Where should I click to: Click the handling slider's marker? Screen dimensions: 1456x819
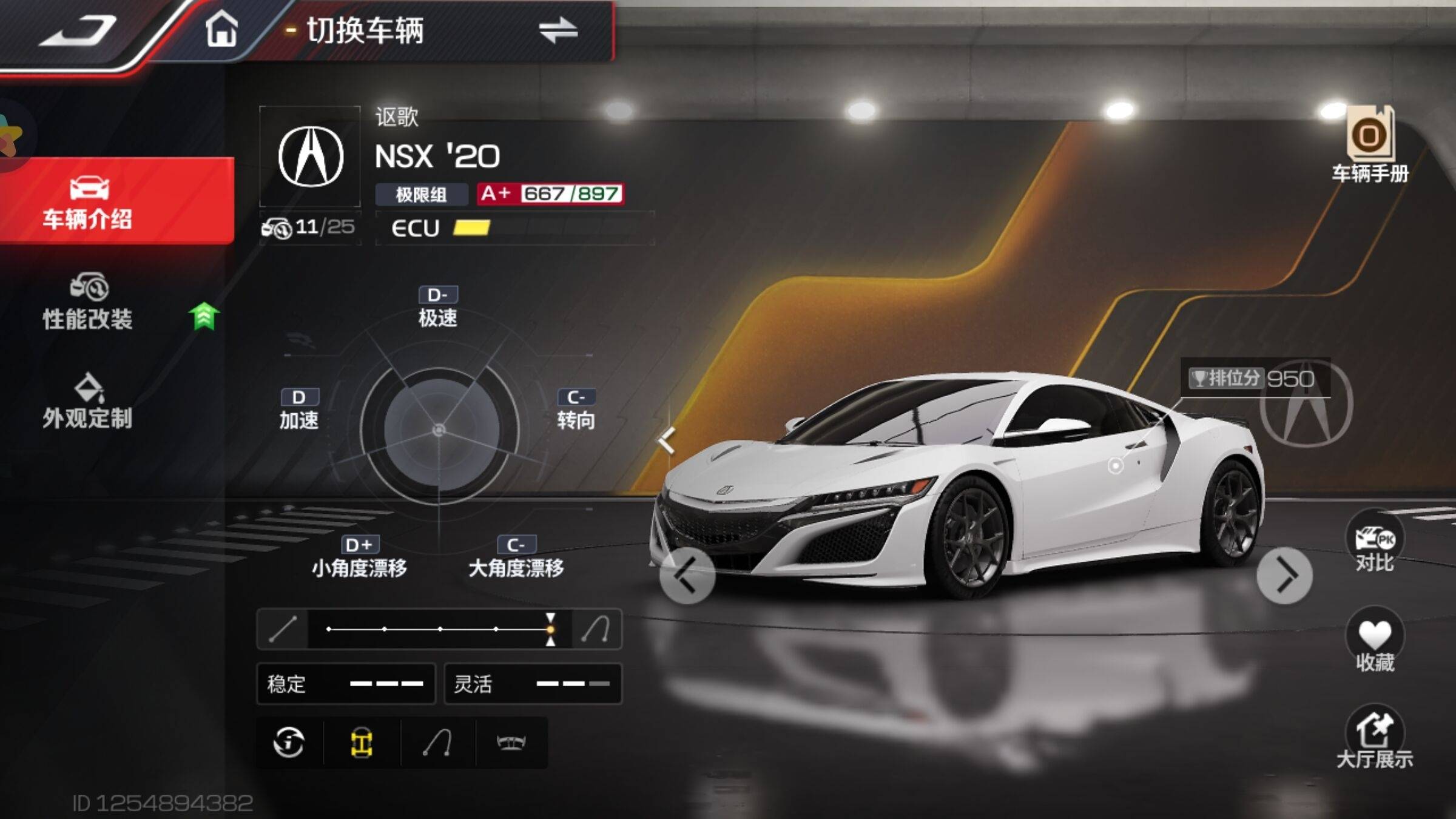tap(550, 629)
